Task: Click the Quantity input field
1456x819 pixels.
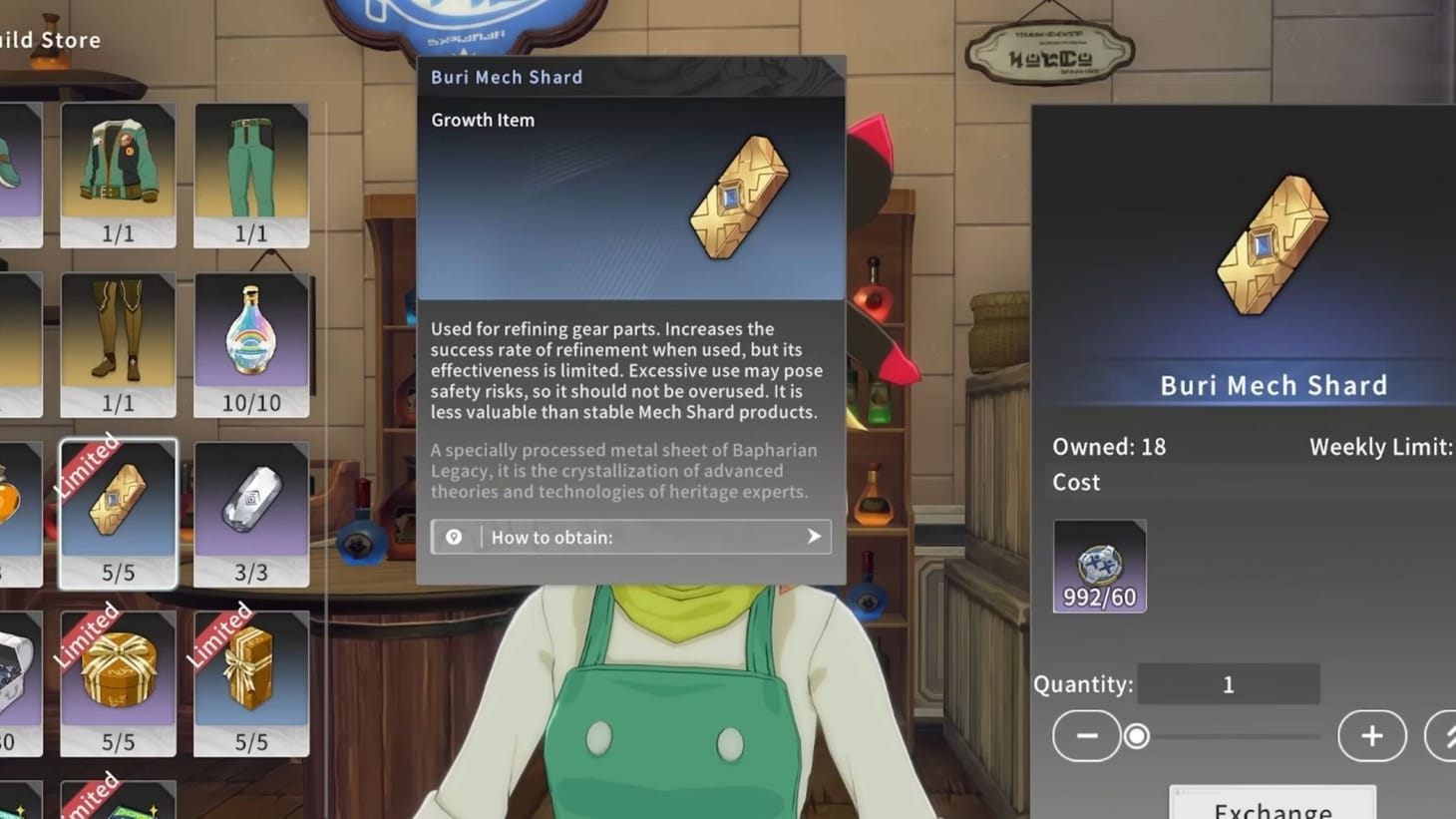Action: pos(1229,684)
